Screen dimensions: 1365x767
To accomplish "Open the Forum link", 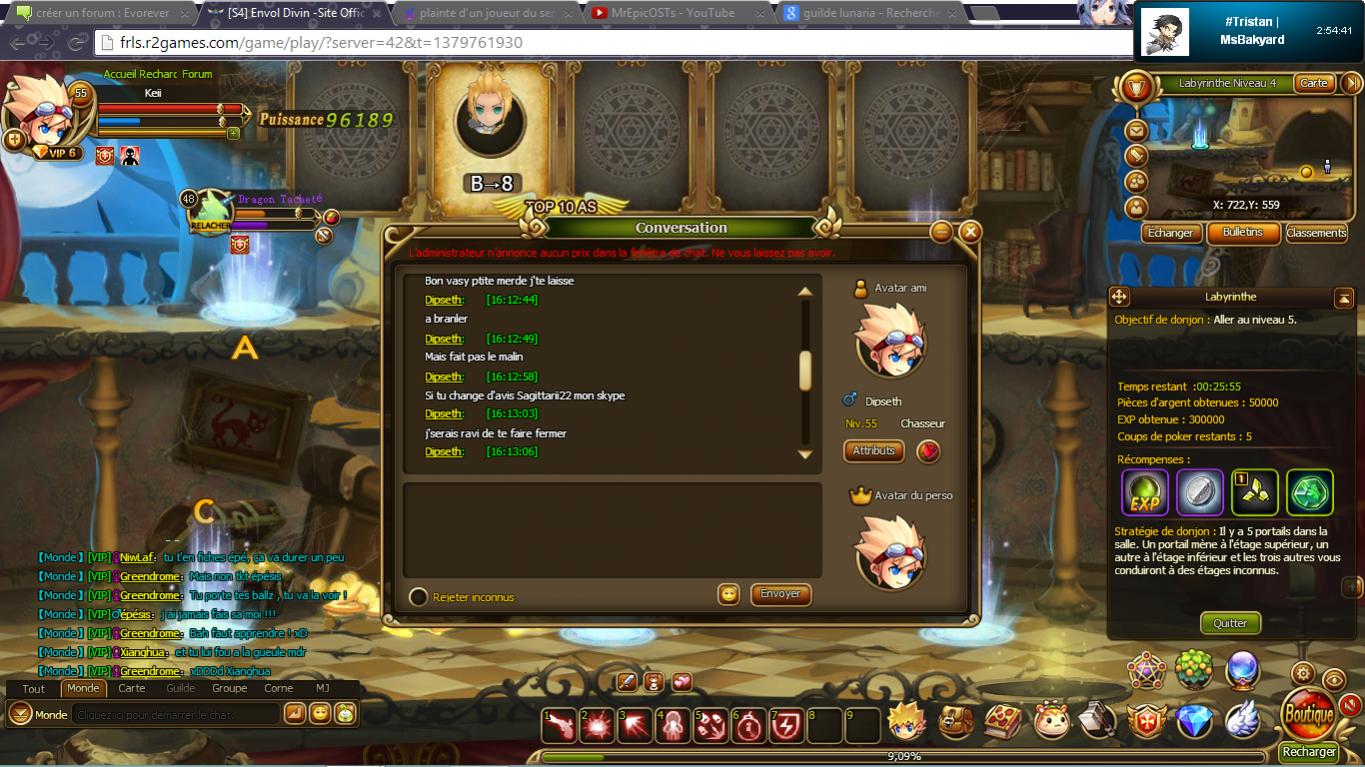I will click(x=197, y=74).
